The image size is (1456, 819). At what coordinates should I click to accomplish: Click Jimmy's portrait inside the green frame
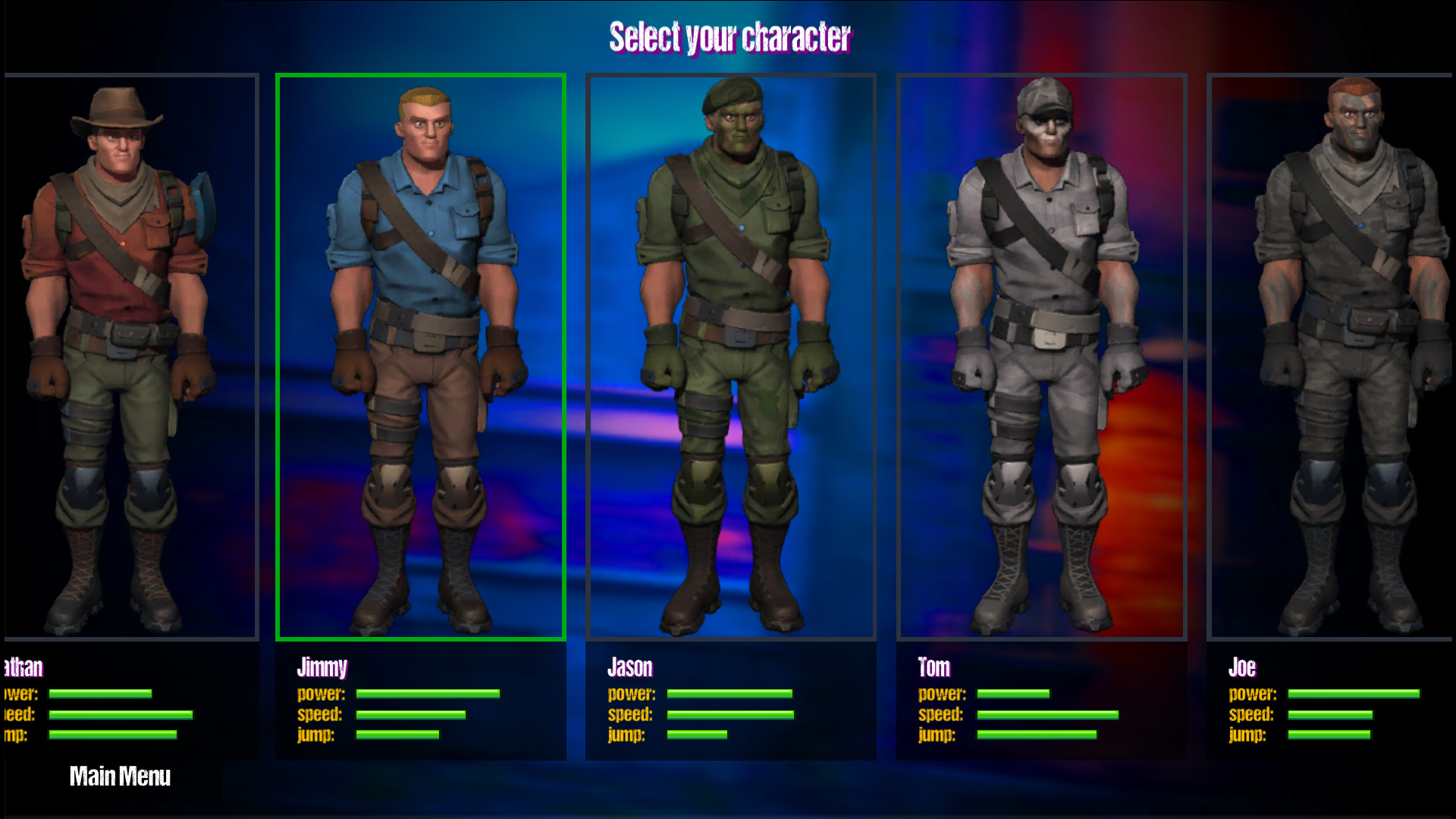420,356
